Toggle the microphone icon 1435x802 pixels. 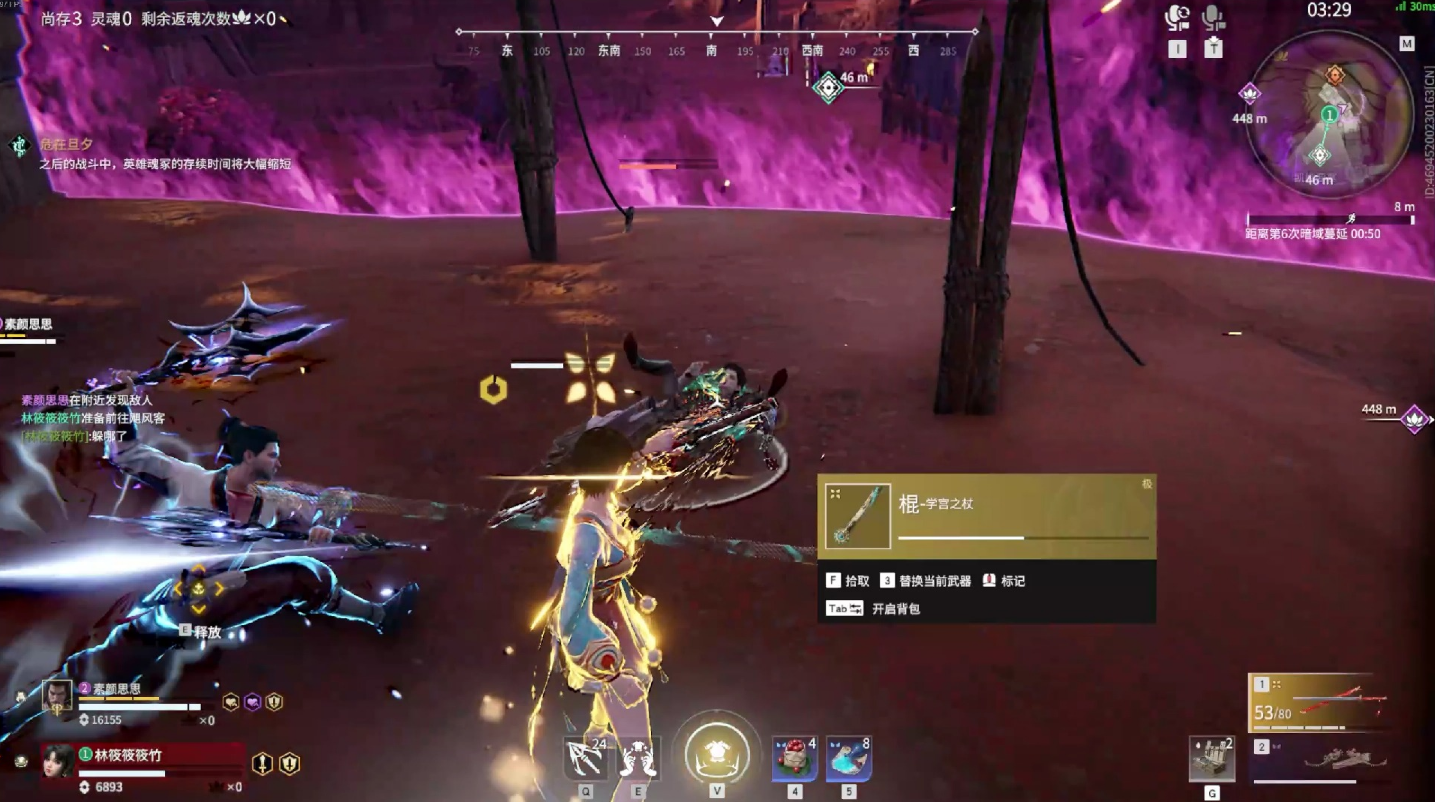(x=1213, y=18)
